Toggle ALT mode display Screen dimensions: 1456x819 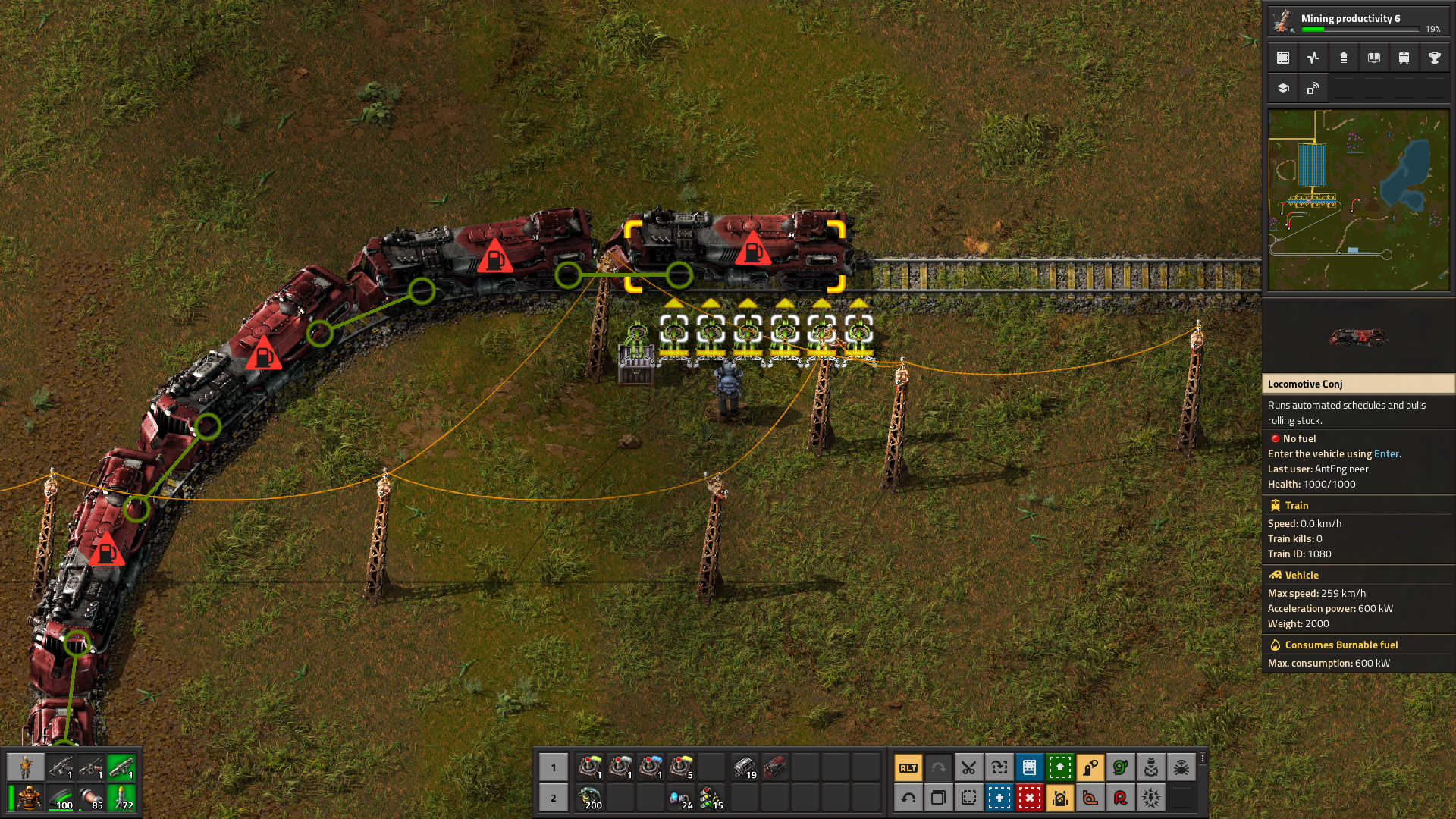(907, 768)
